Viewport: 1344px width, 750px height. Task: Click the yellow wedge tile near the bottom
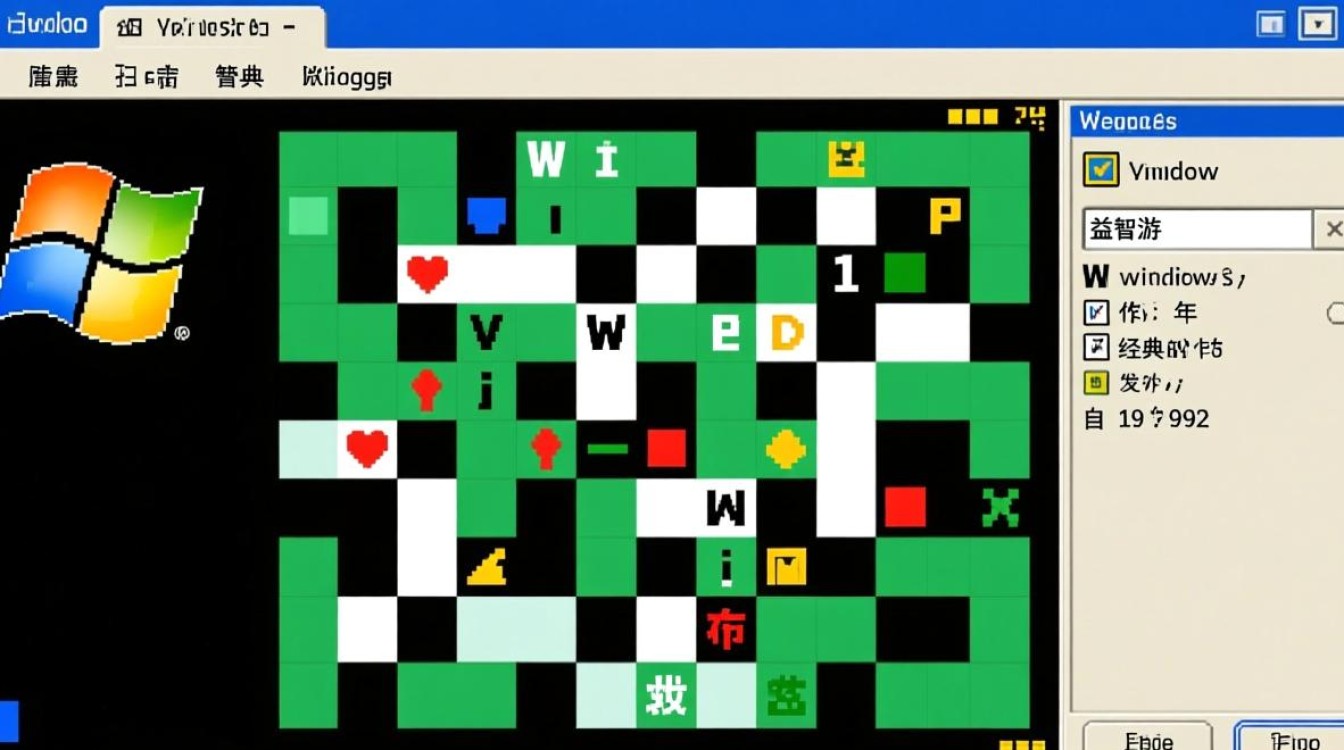click(487, 568)
